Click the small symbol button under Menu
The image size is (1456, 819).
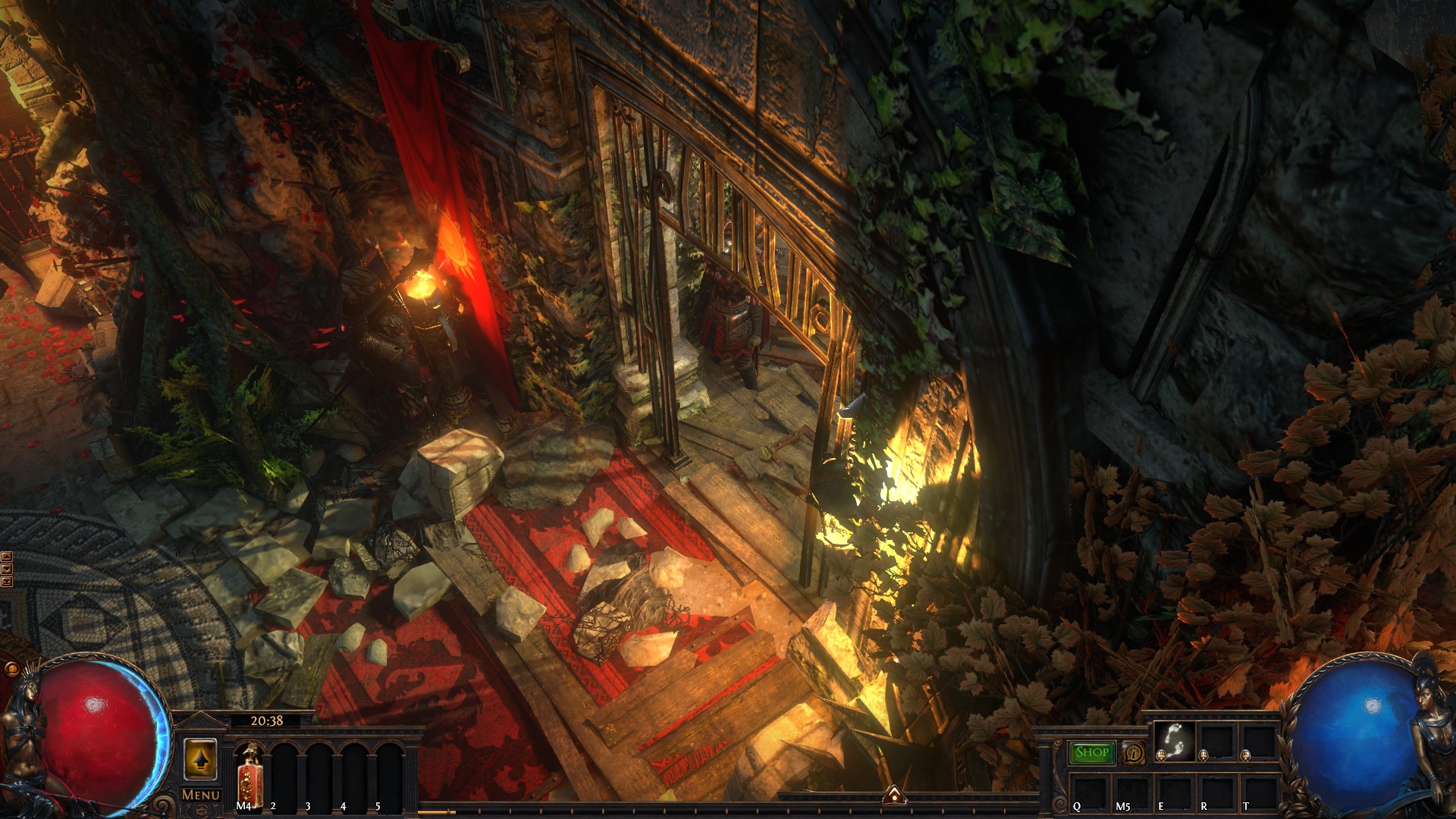[x=201, y=811]
